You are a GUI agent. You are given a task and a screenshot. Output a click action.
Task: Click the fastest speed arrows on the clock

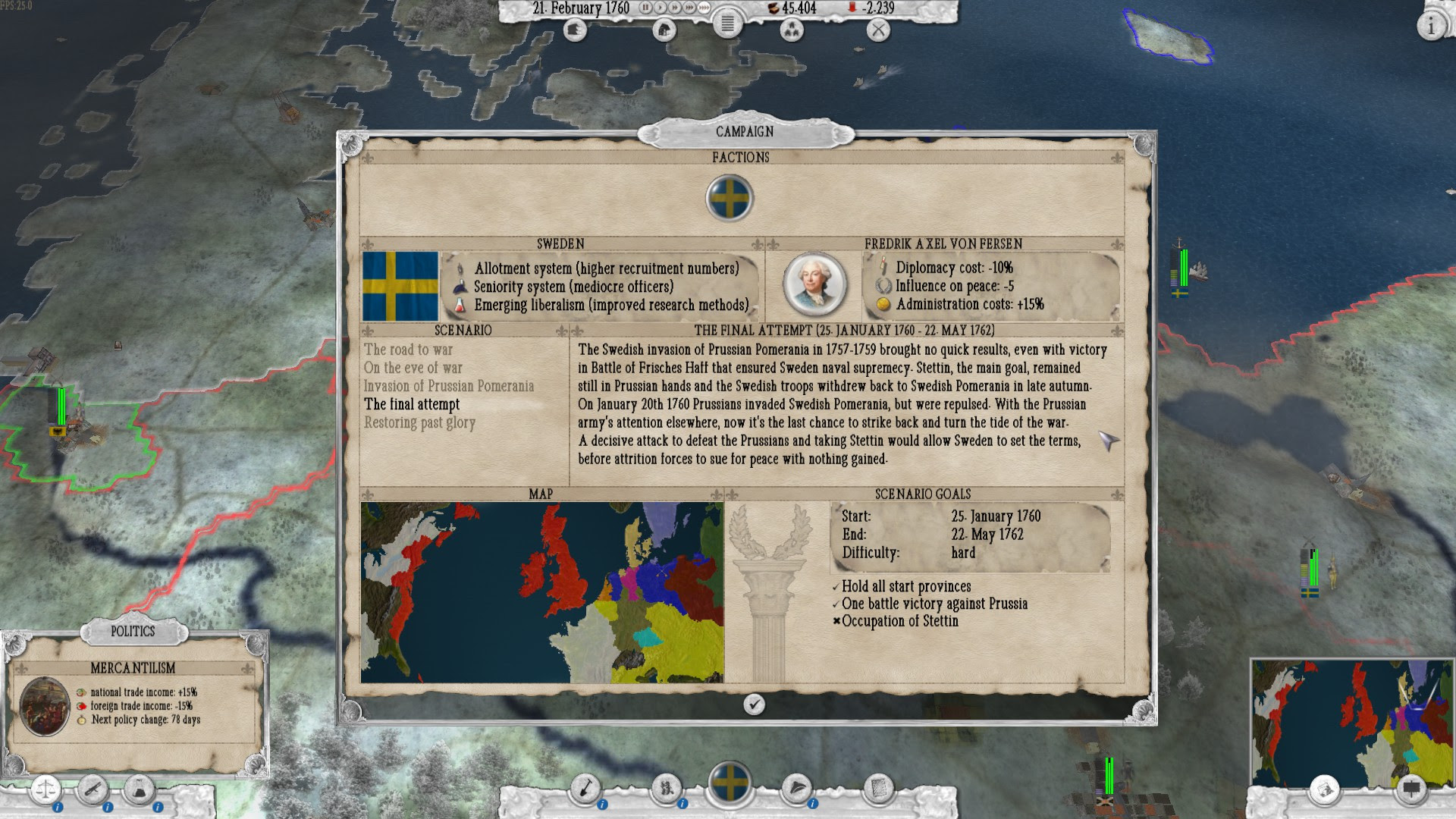704,8
